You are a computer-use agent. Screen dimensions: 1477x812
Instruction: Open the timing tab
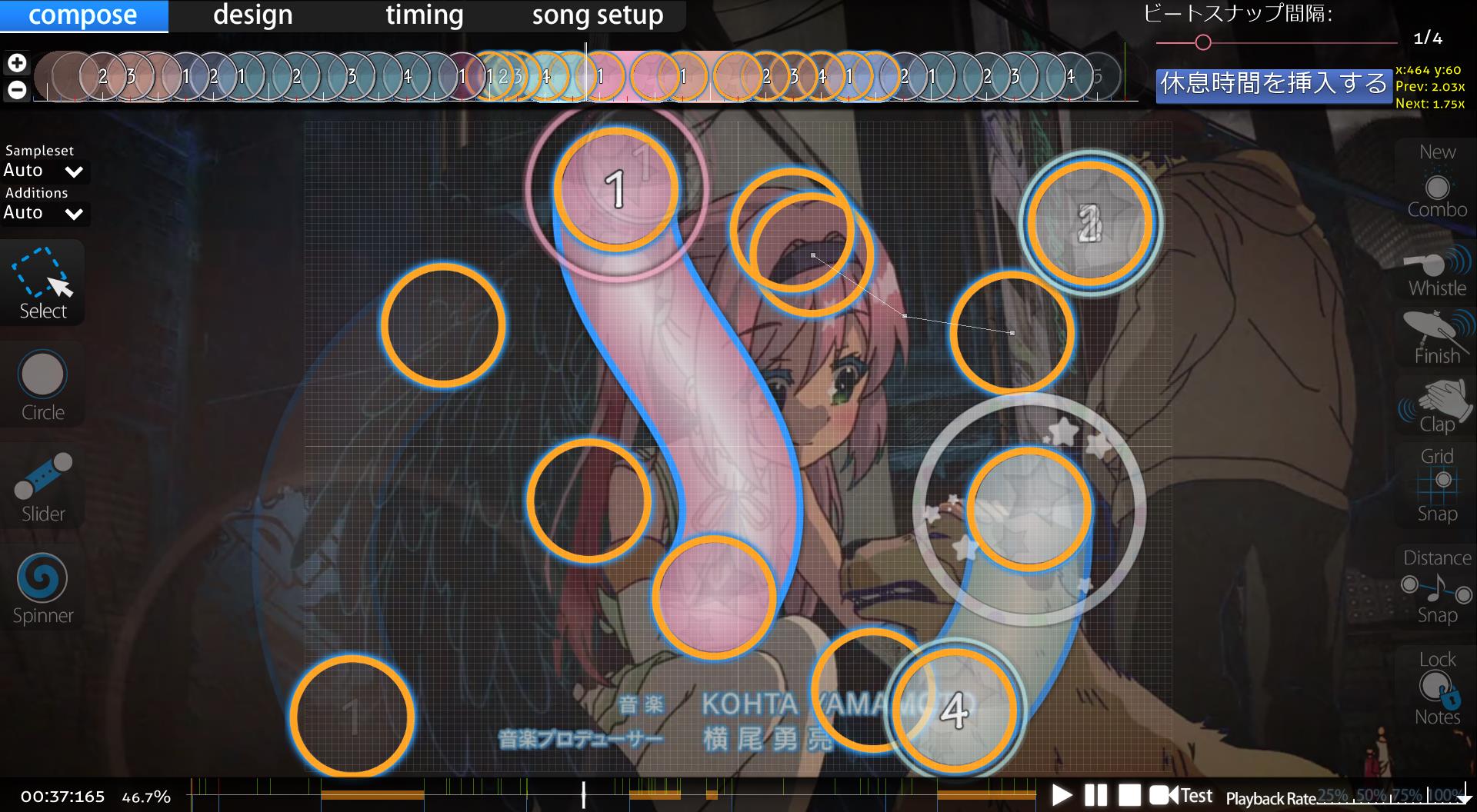pos(424,15)
